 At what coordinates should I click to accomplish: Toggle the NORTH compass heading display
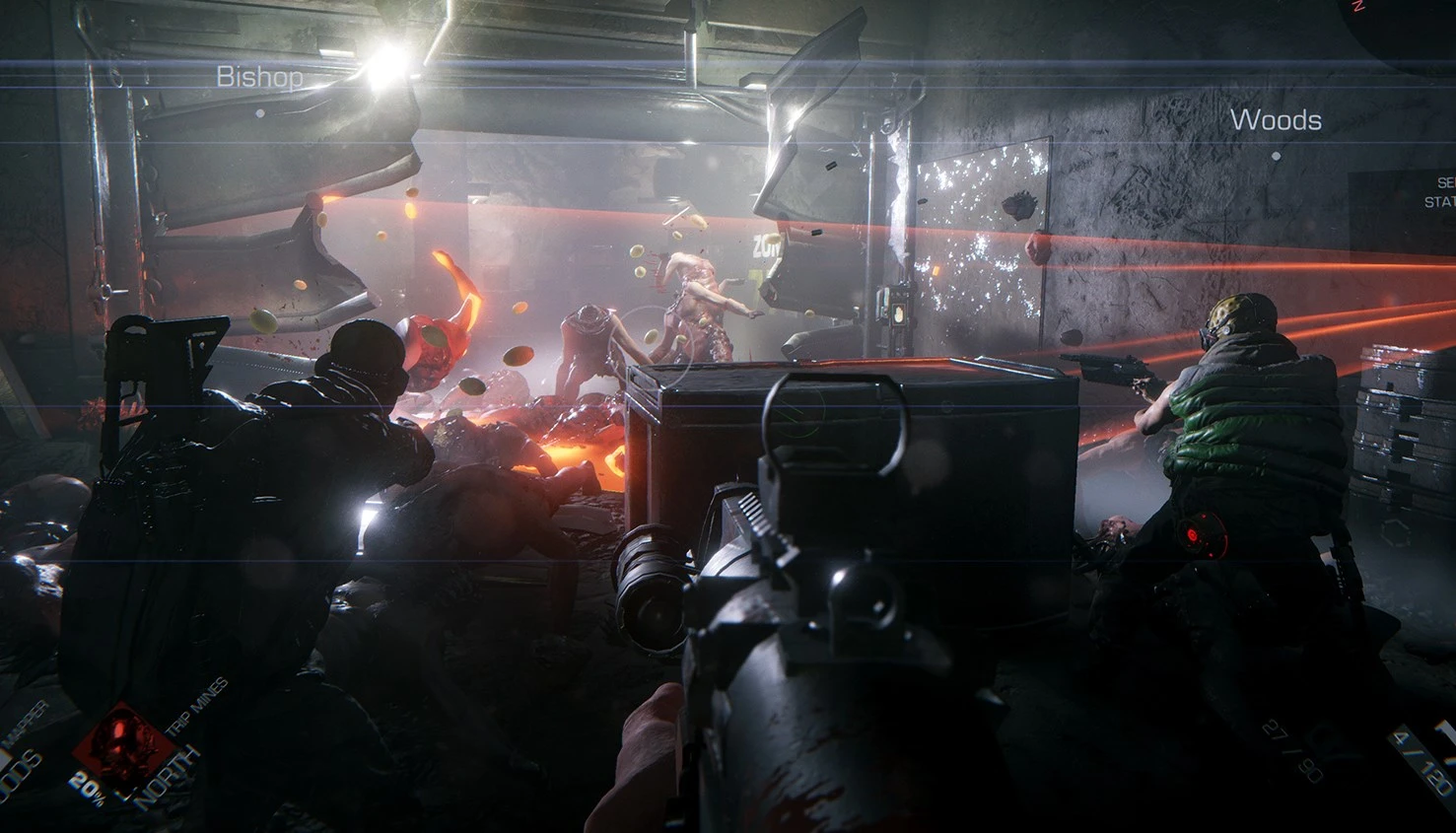pos(168,775)
